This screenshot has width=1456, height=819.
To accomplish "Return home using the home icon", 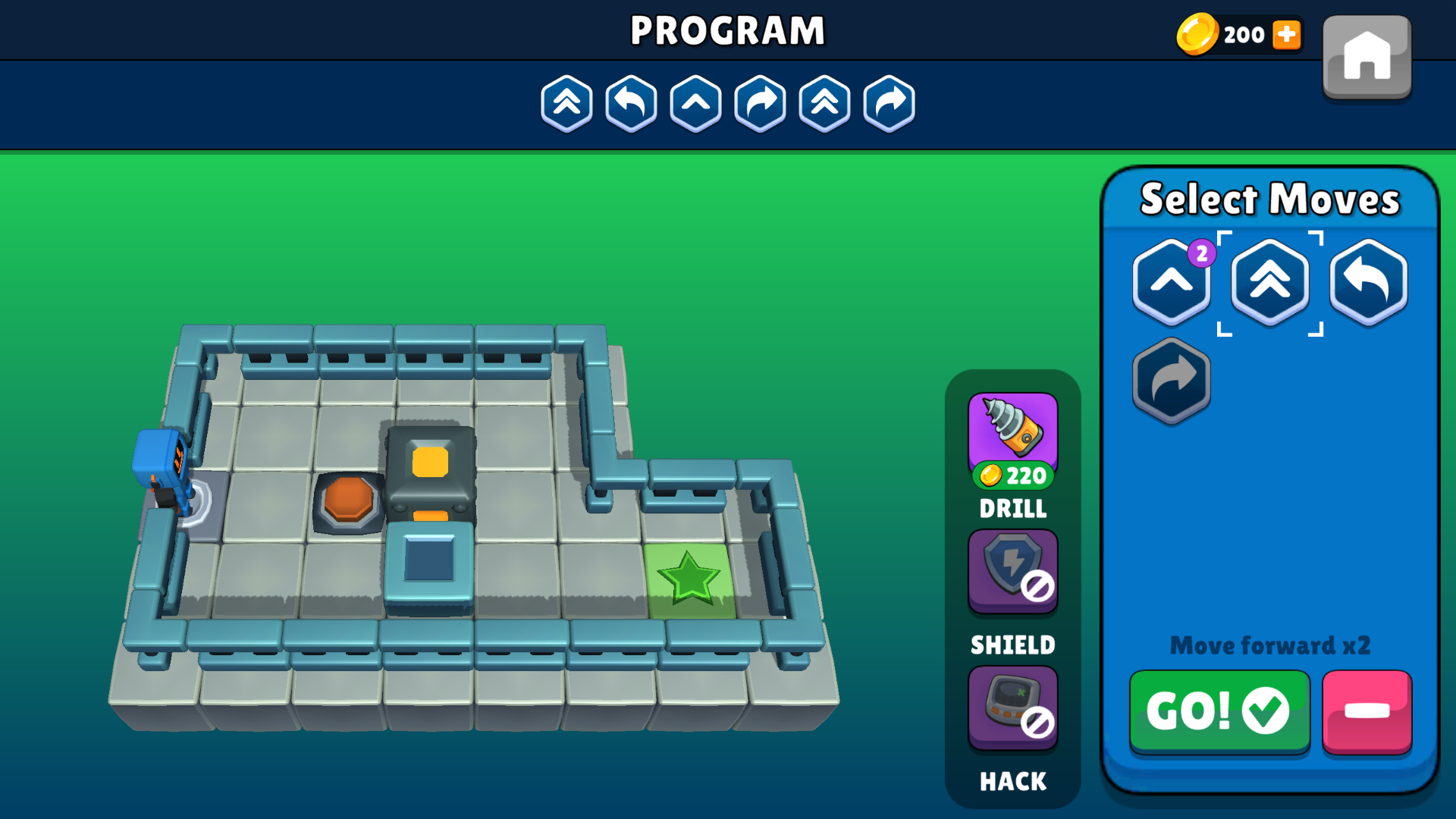I will pos(1366,57).
